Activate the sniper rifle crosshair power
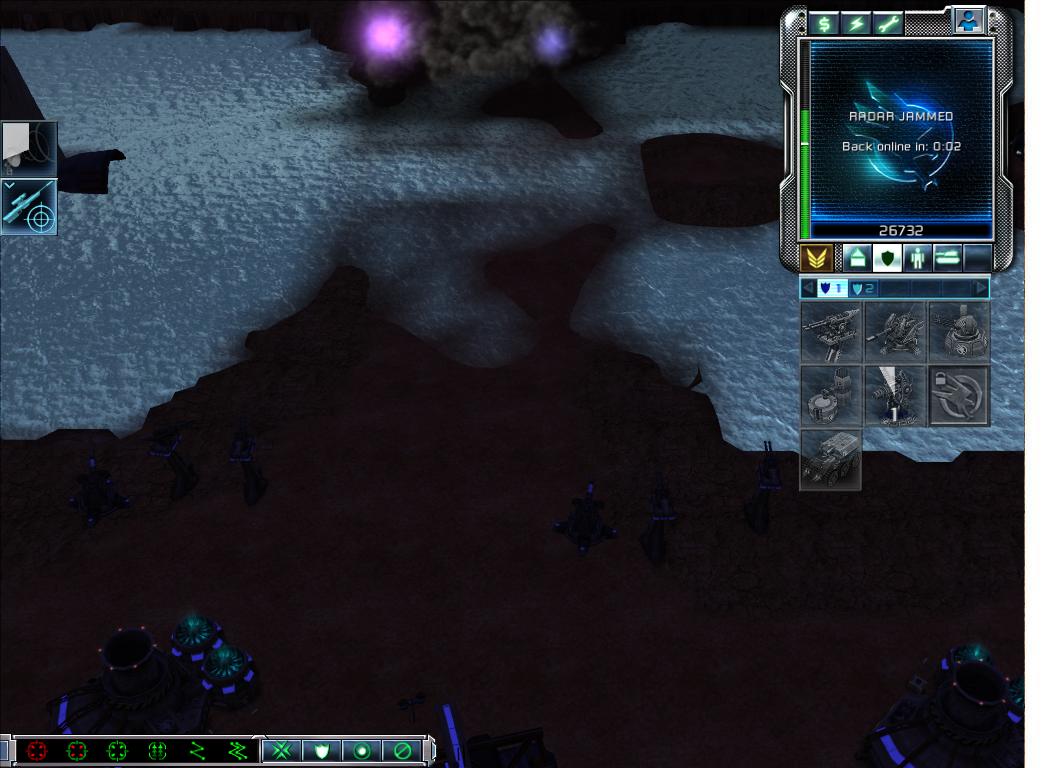Viewport: 1060px width, 768px height. point(29,208)
